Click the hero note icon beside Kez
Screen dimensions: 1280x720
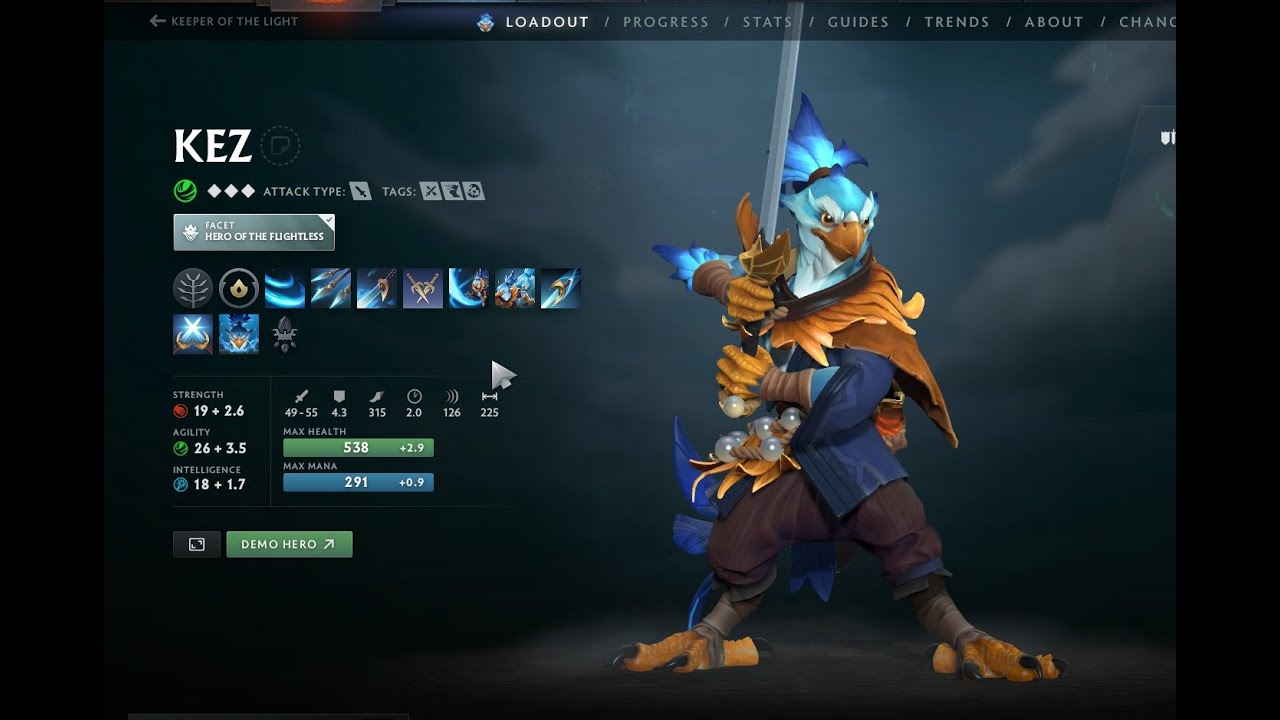coord(280,146)
